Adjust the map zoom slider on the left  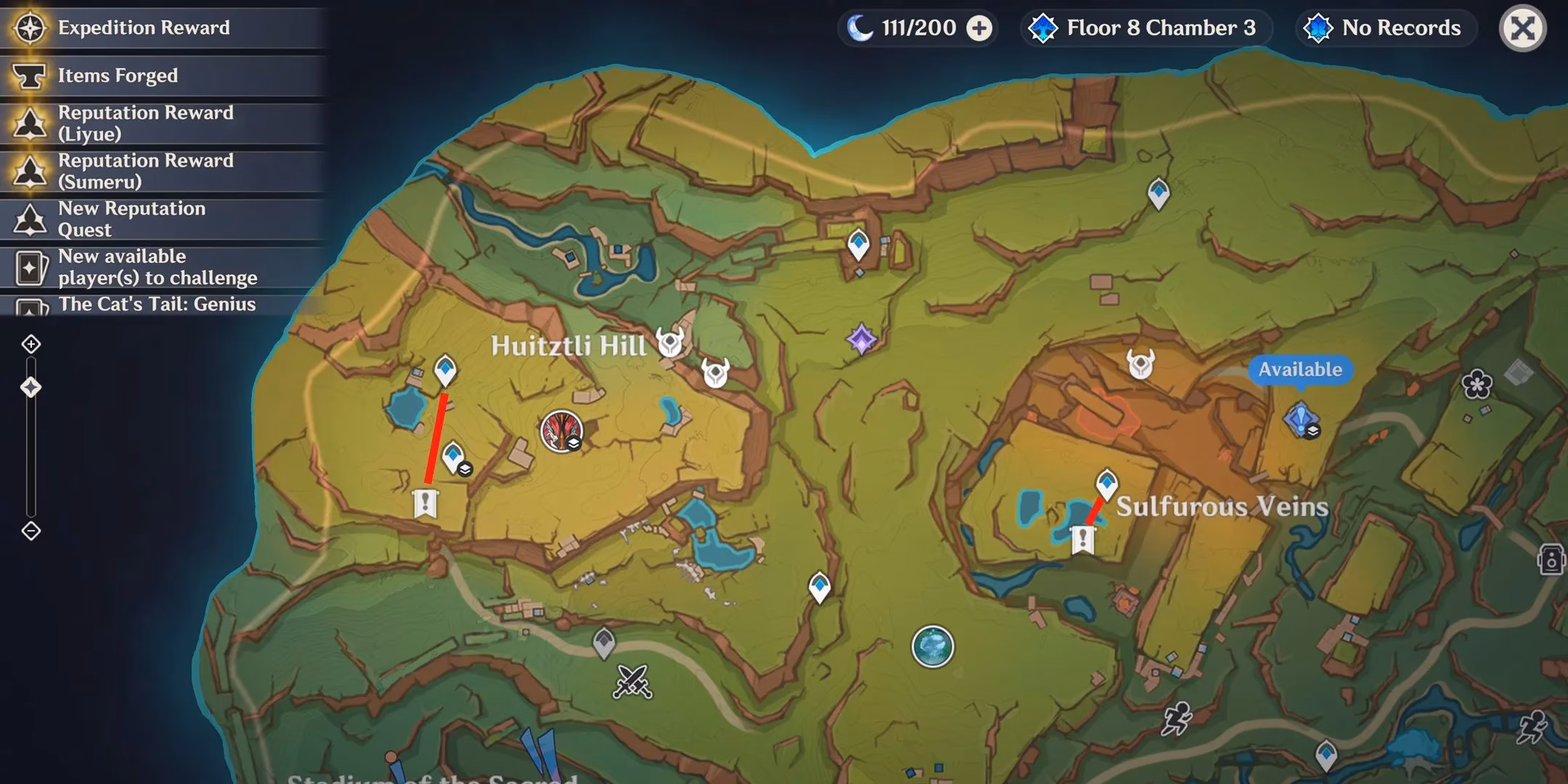(30, 387)
